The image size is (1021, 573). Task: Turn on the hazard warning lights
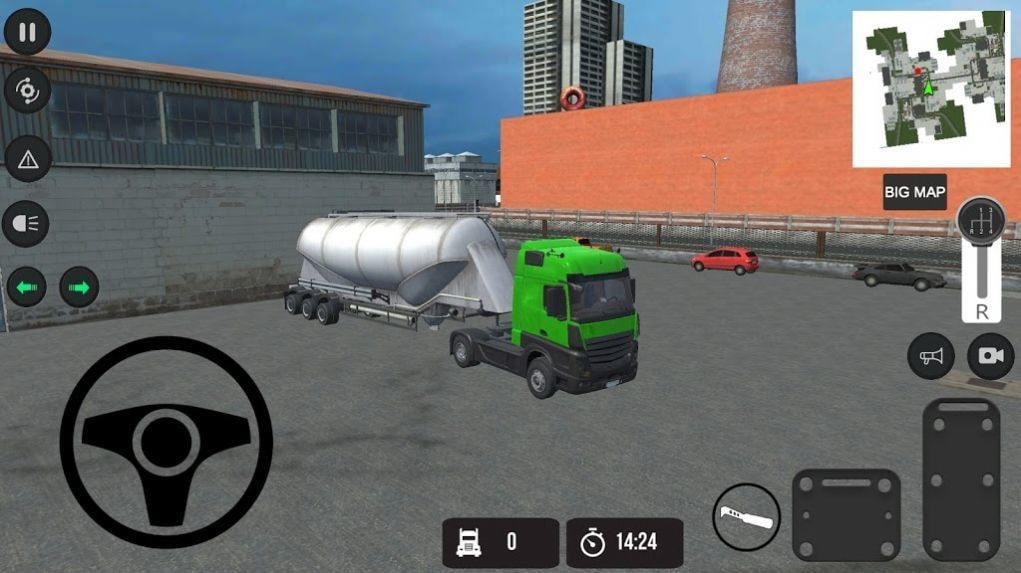pyautogui.click(x=27, y=158)
